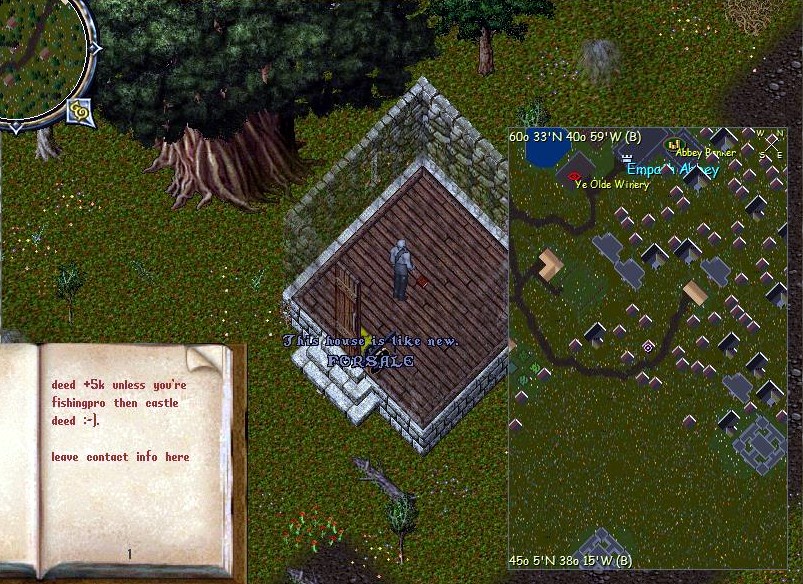Click the compass rose on the world map

click(x=771, y=144)
